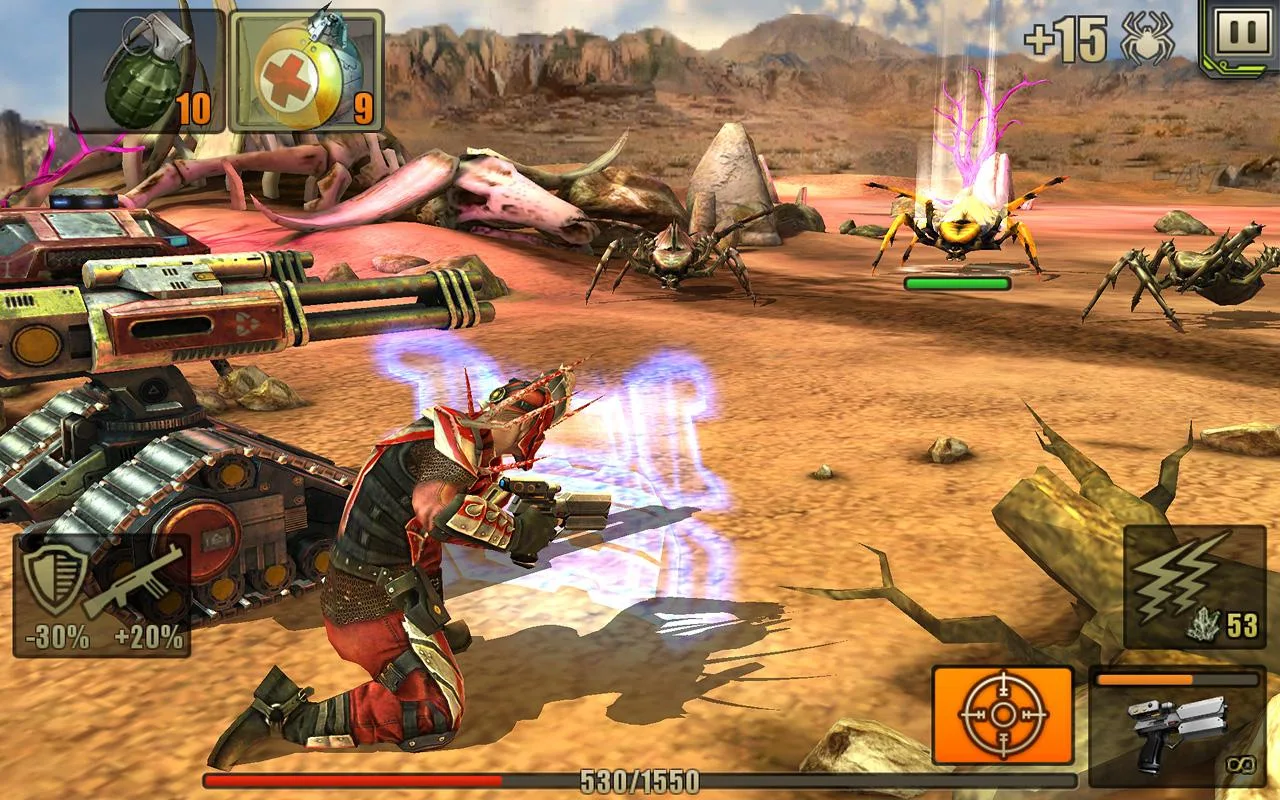The width and height of the screenshot is (1280, 800).
Task: Switch weapon via the pistol slot
Action: [1177, 726]
